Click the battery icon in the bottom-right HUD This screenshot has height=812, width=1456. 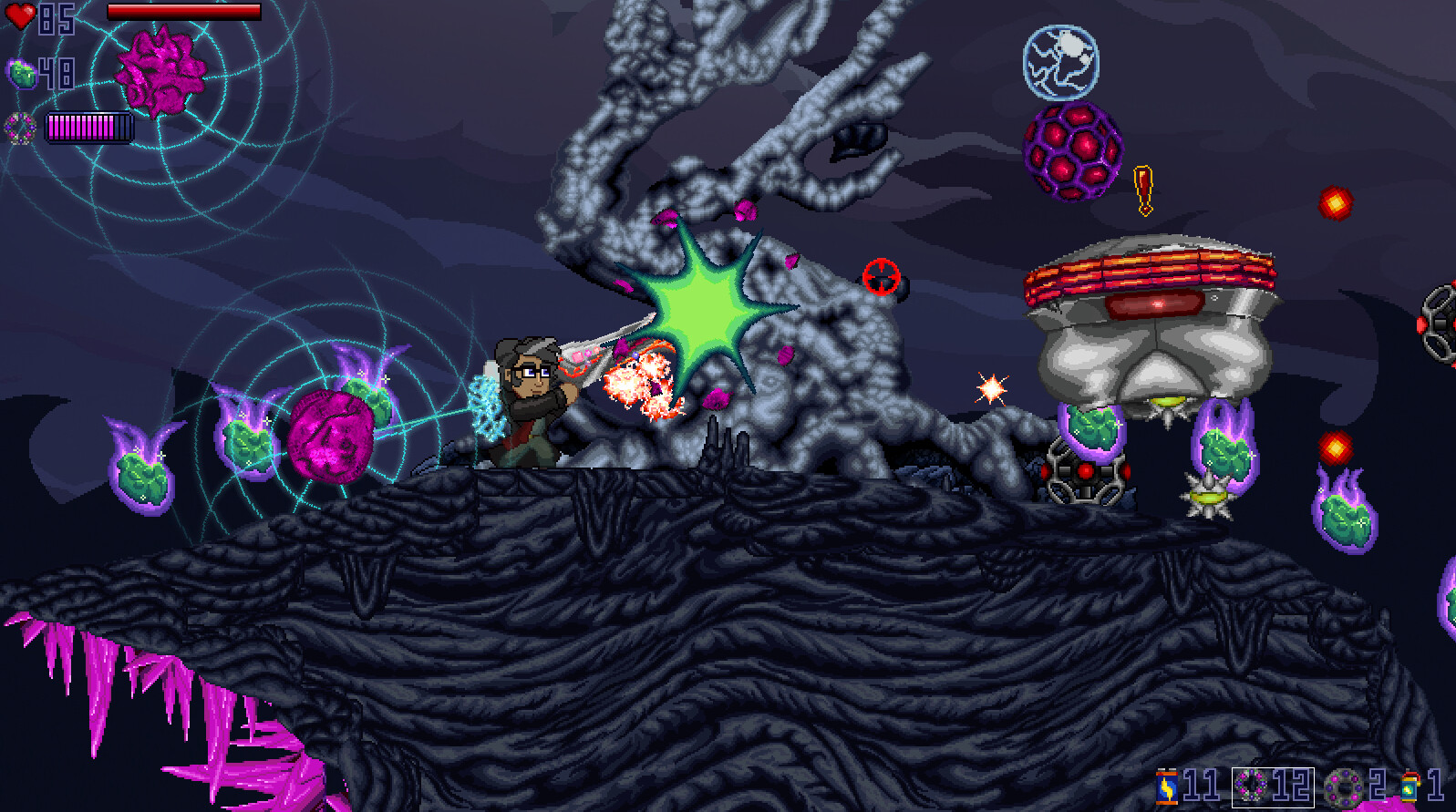pos(1168,786)
